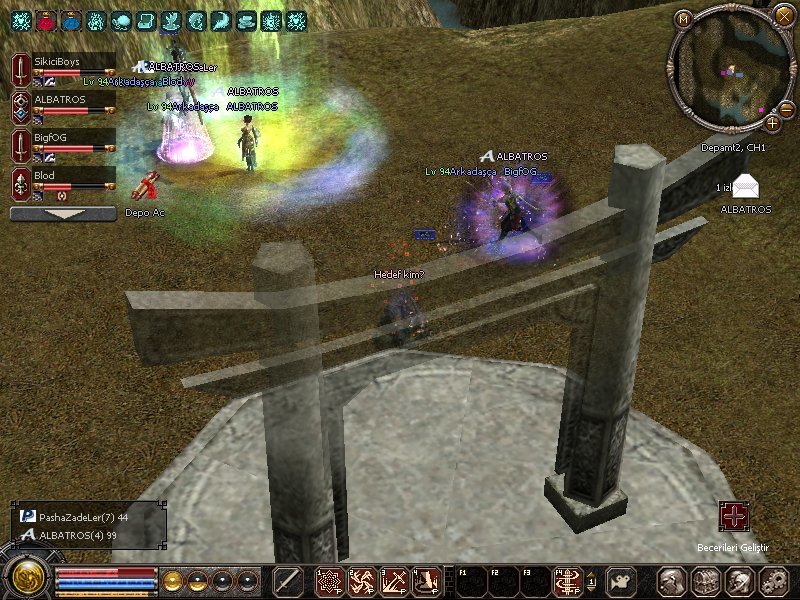Viewport: 800px width, 600px height.
Task: Click the red potion buff icon
Action: pos(46,19)
